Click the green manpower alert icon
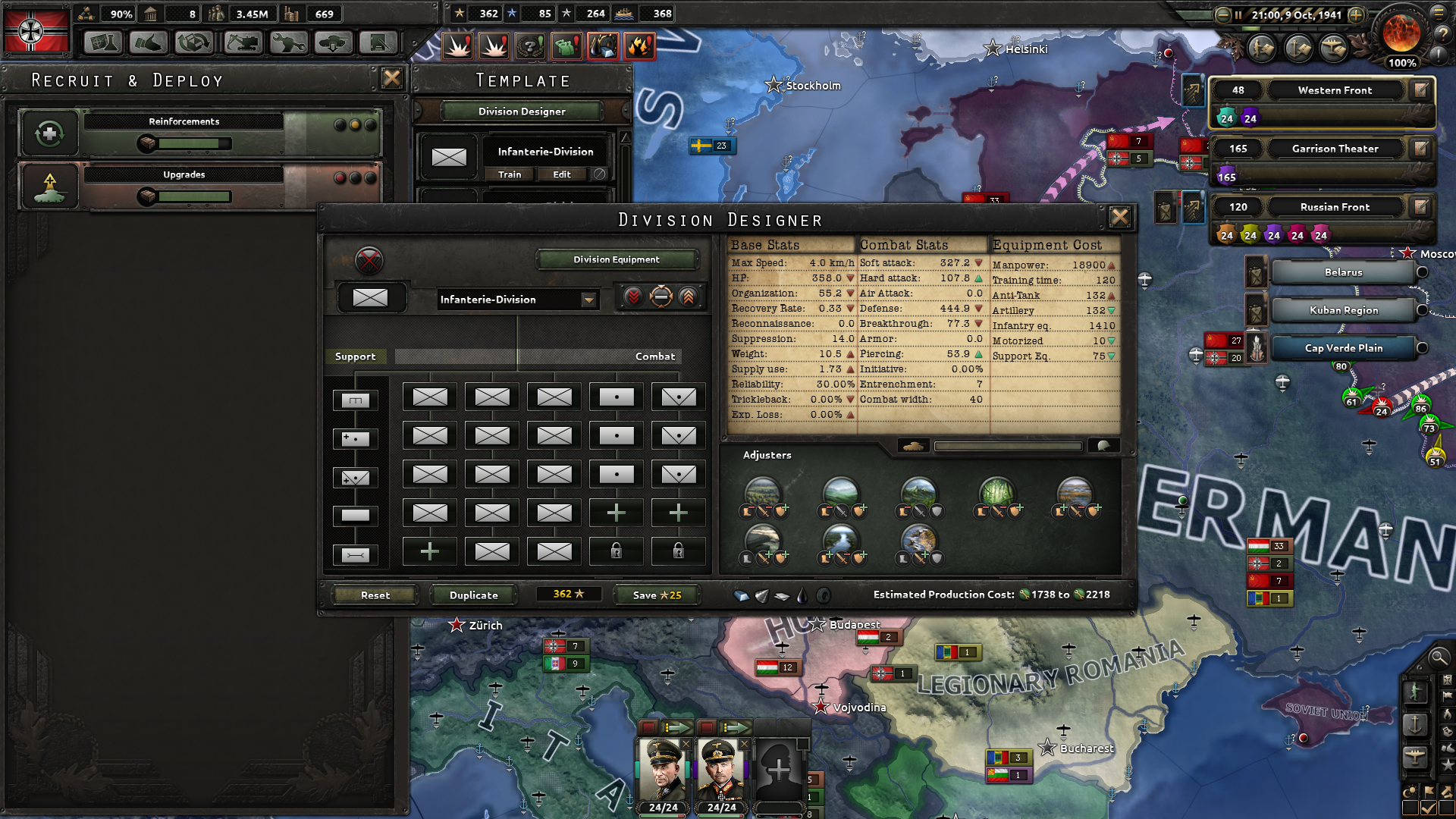Screen dimensions: 1456x819 point(568,45)
